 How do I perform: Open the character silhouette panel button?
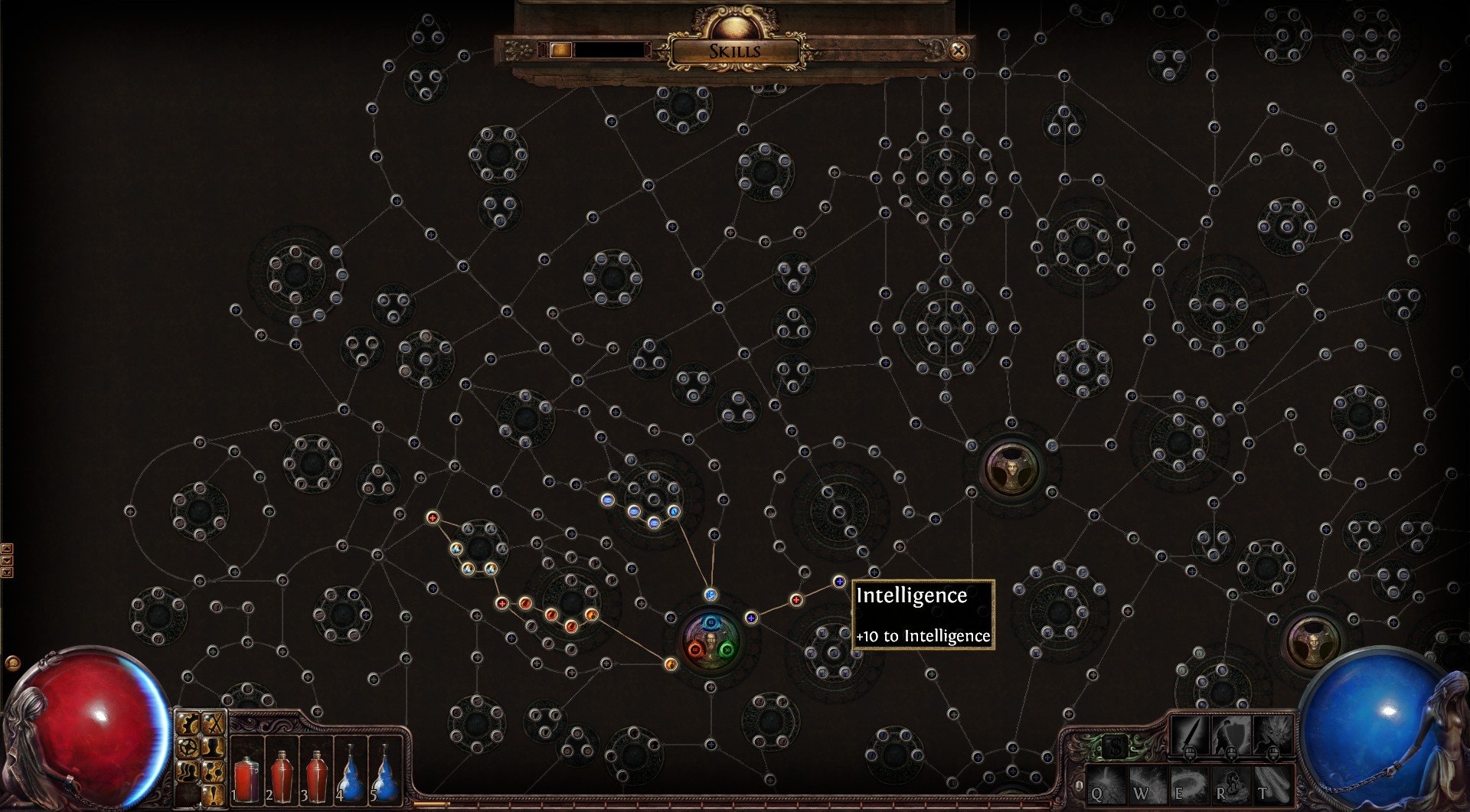pos(214,746)
